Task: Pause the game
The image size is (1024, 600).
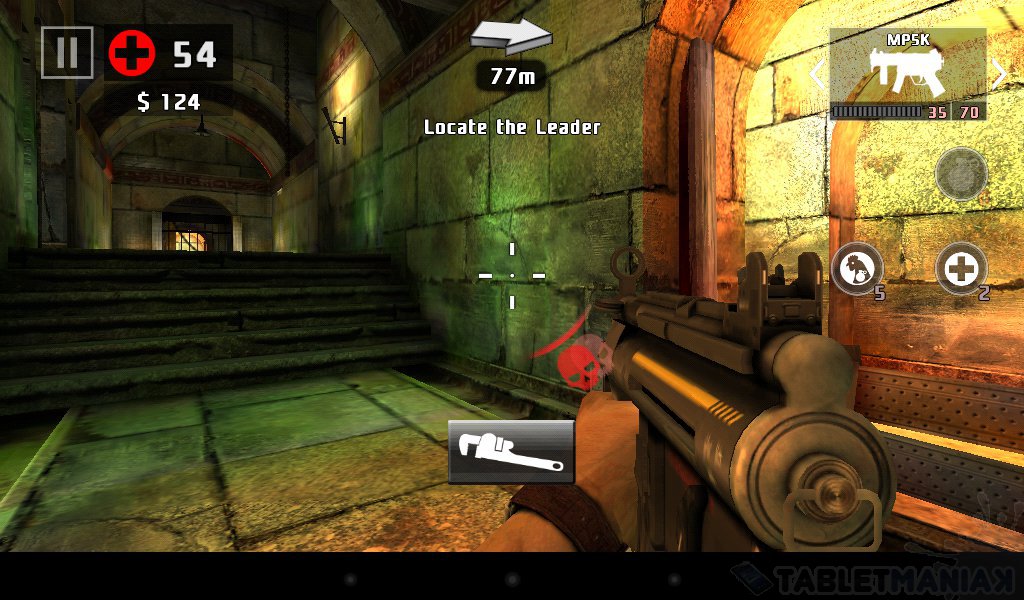Action: point(67,52)
